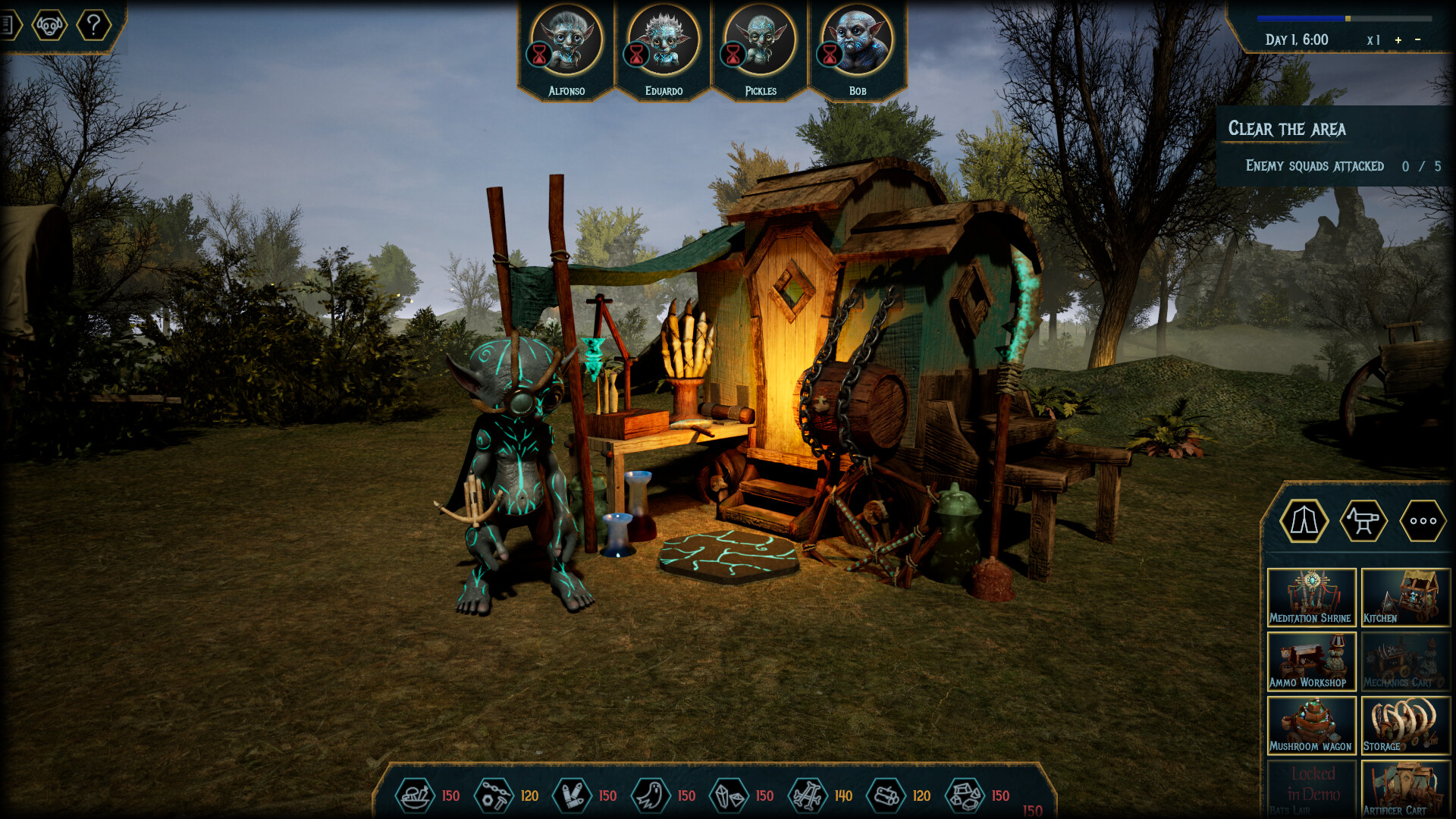Screen dimensions: 1456x819
Task: Open the help panel with the question mark icon
Action: click(93, 25)
